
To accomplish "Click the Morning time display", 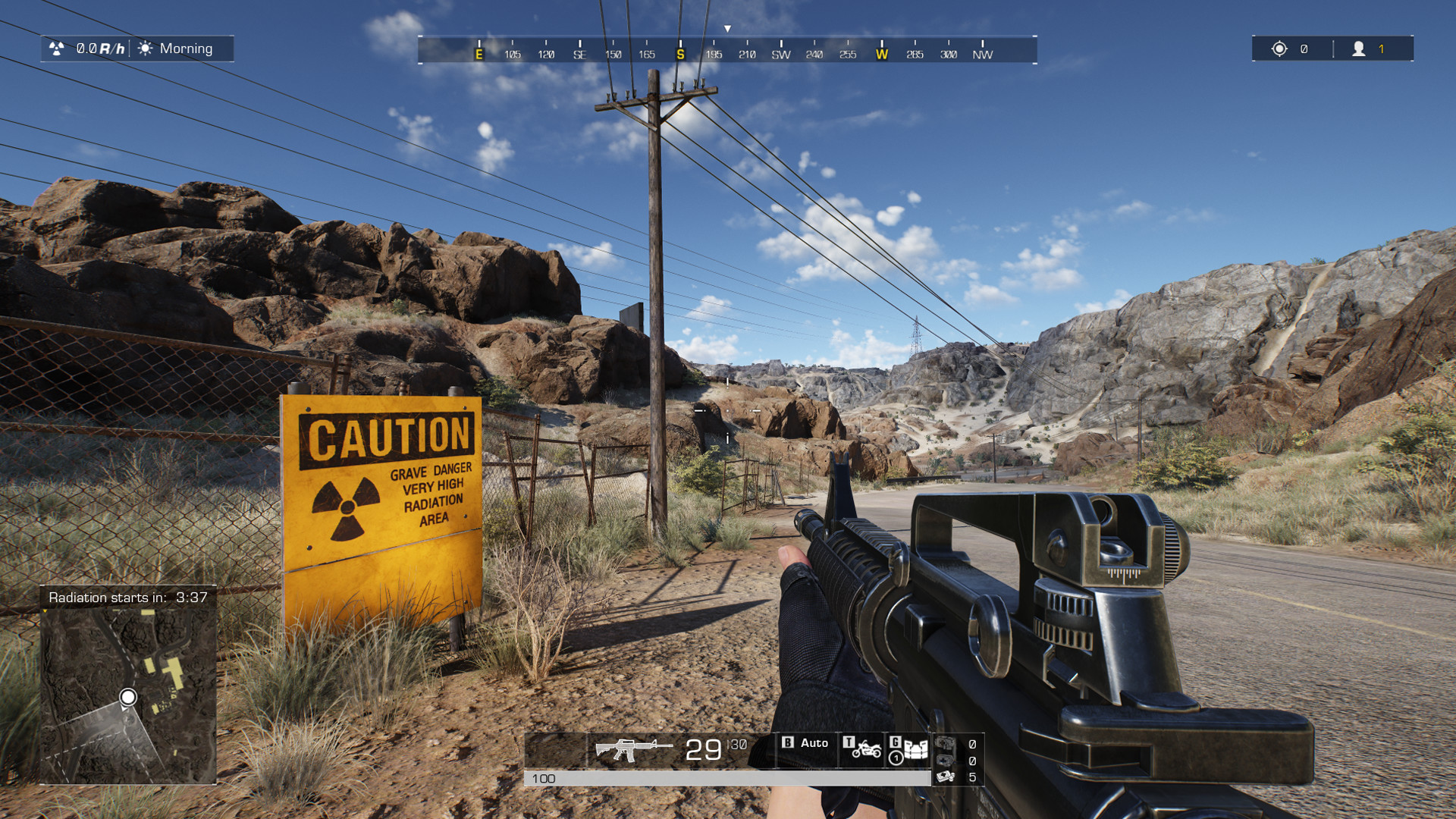I will click(x=184, y=49).
